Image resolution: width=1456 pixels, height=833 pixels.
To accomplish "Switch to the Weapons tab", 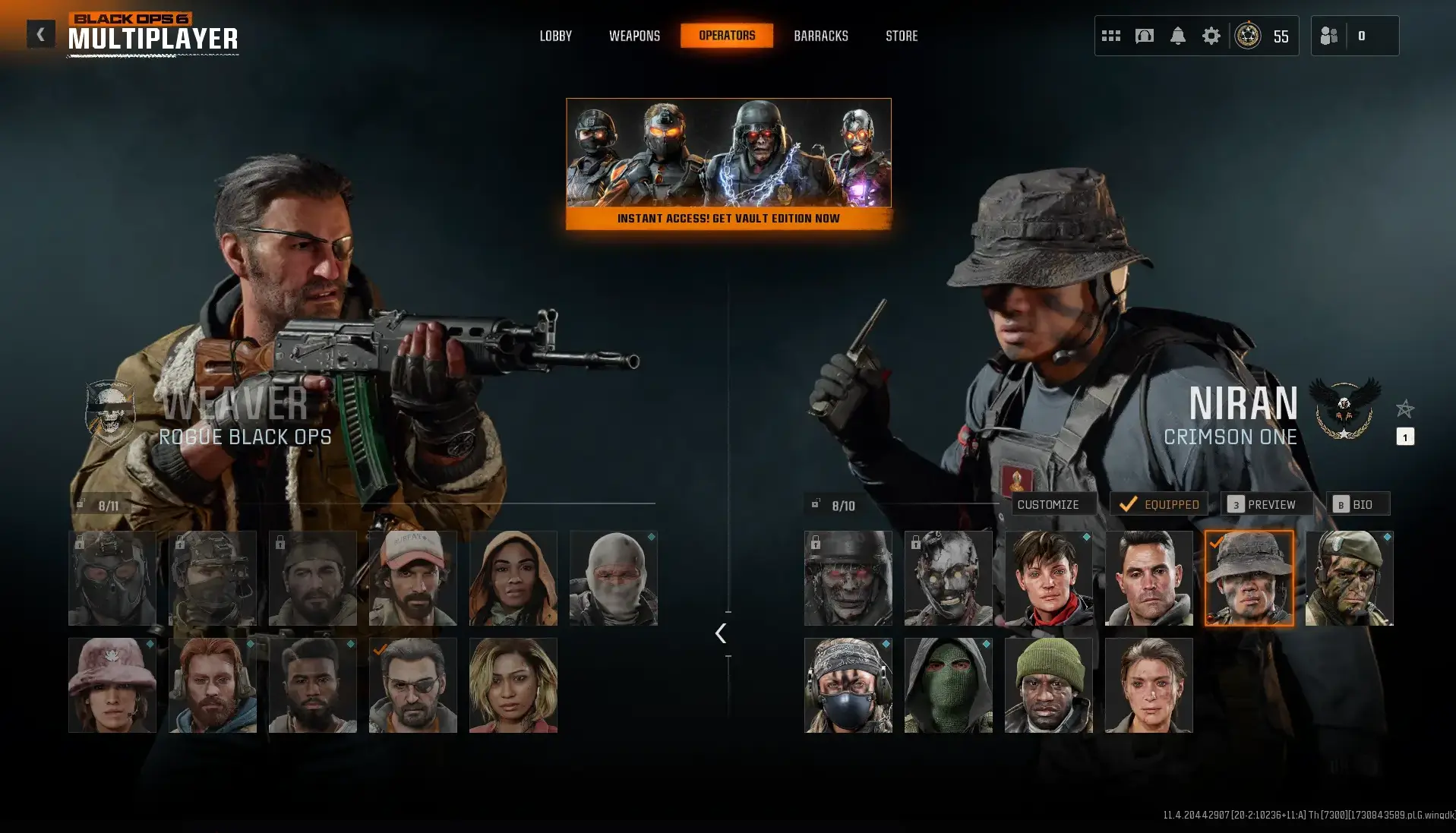I will tap(634, 35).
